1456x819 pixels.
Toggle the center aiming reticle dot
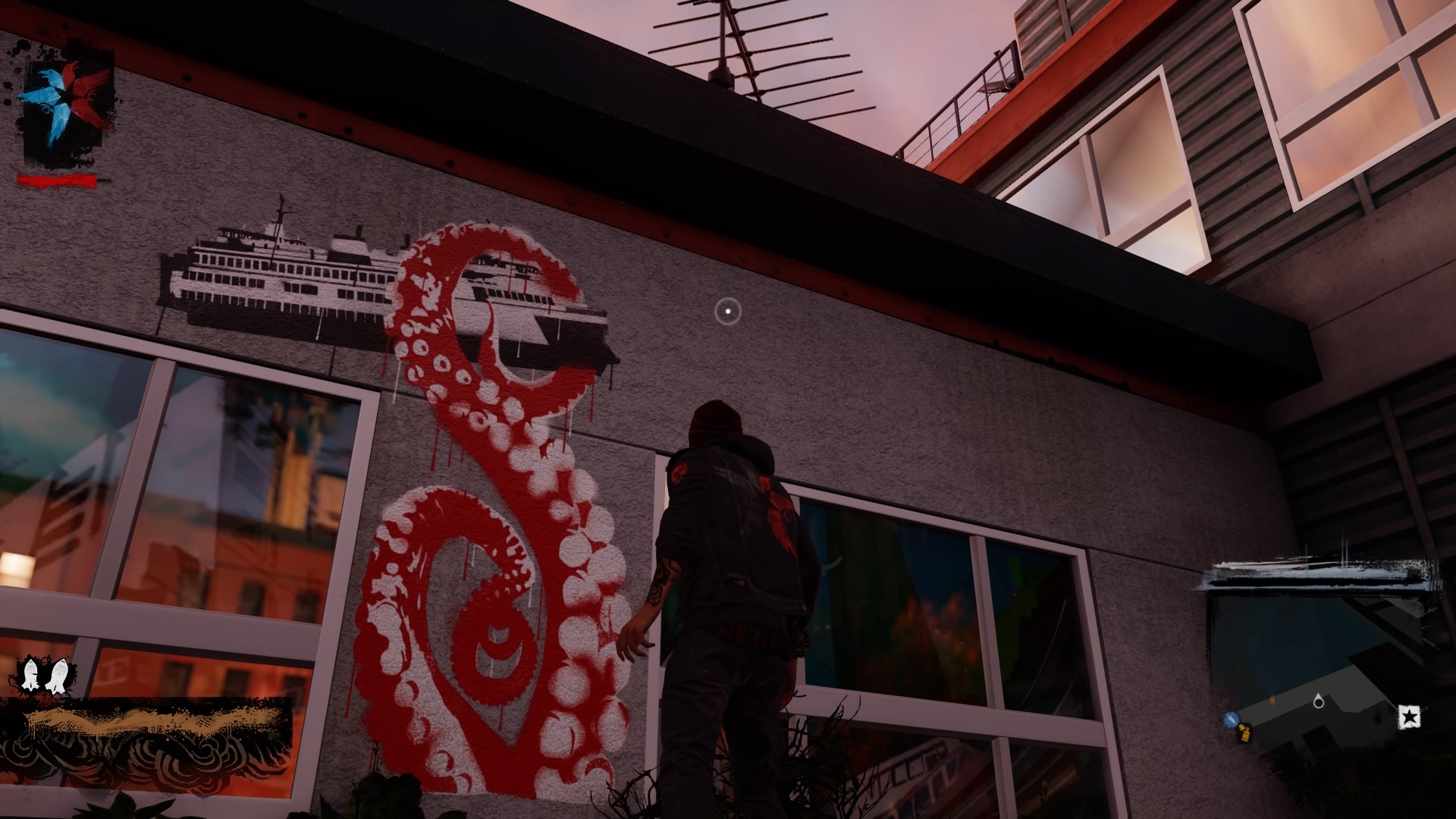726,312
